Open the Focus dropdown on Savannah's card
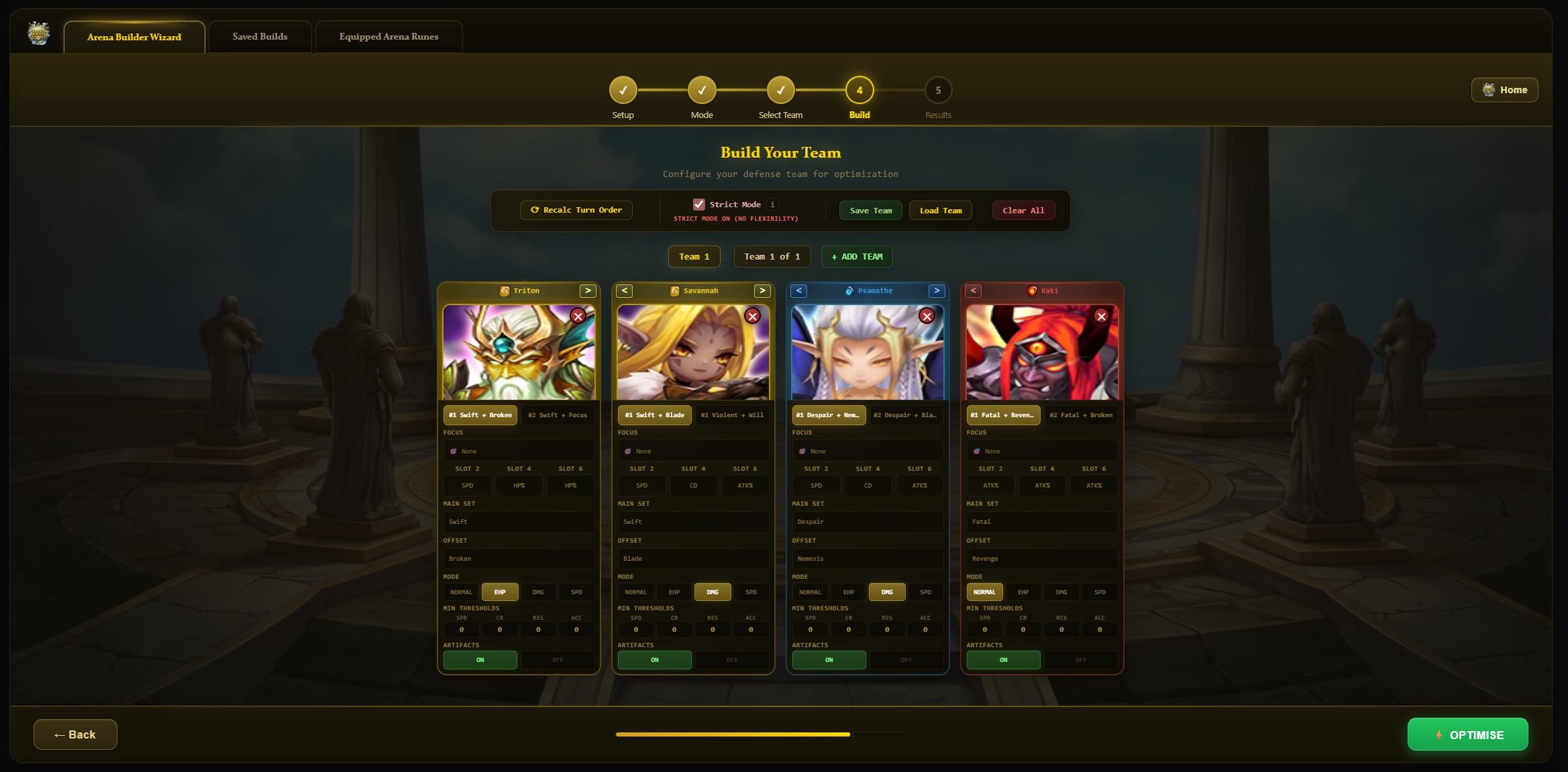Viewport: 1568px width, 772px height. (693, 451)
